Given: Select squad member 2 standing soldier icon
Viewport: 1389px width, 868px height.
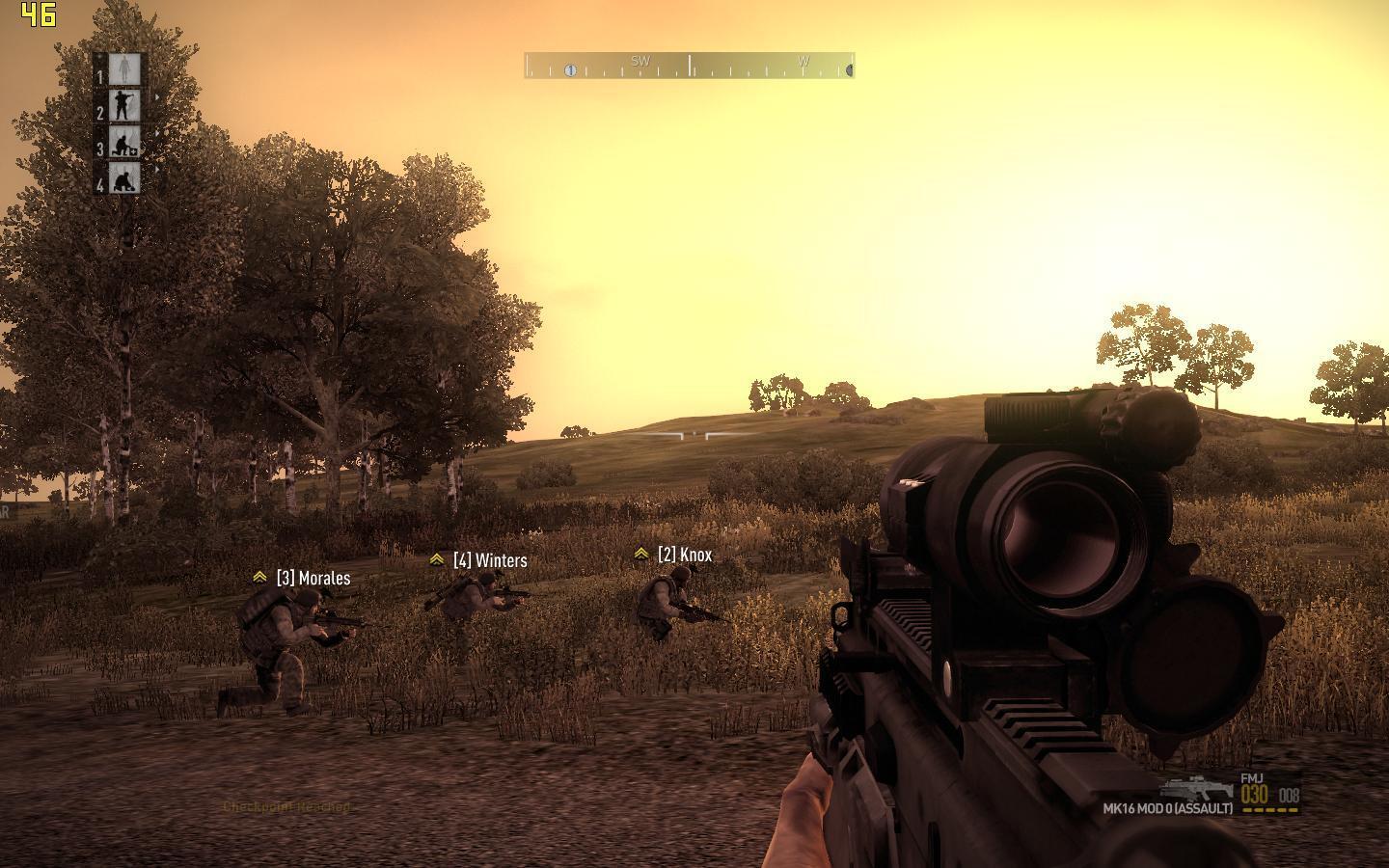Looking at the screenshot, I should [123, 106].
